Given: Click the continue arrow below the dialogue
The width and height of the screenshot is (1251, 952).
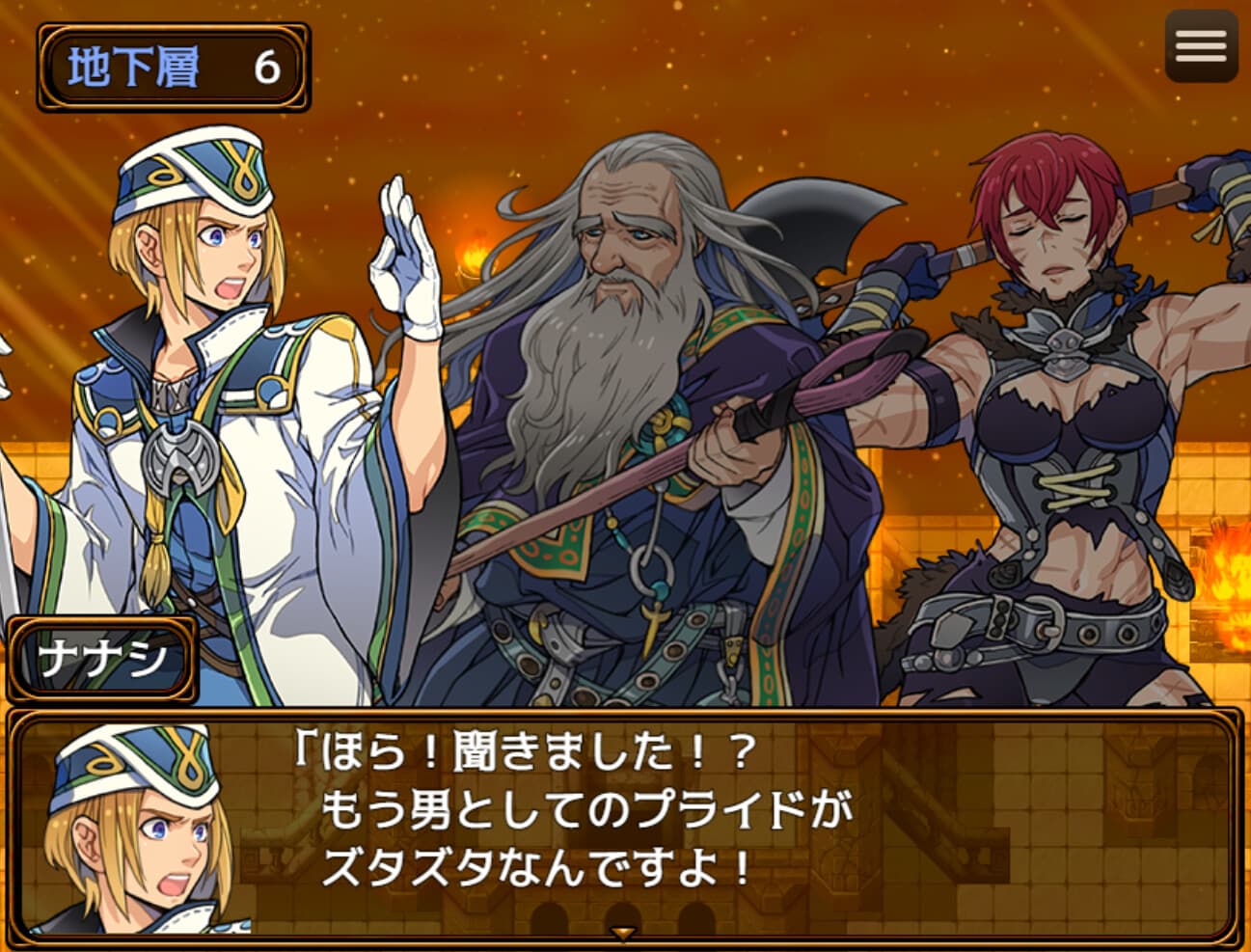Looking at the screenshot, I should tap(625, 934).
